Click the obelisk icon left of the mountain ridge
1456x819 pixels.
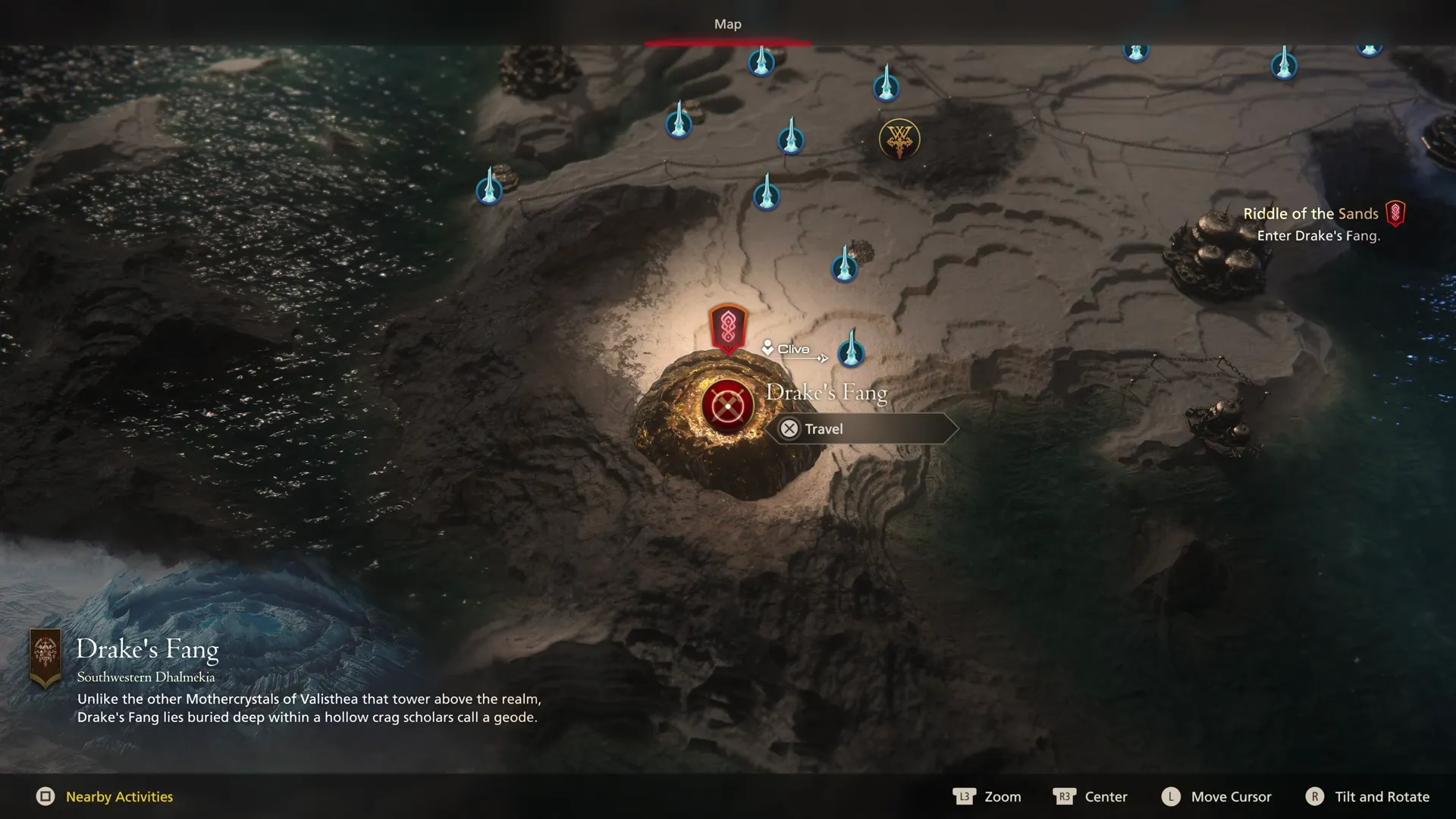[x=677, y=124]
